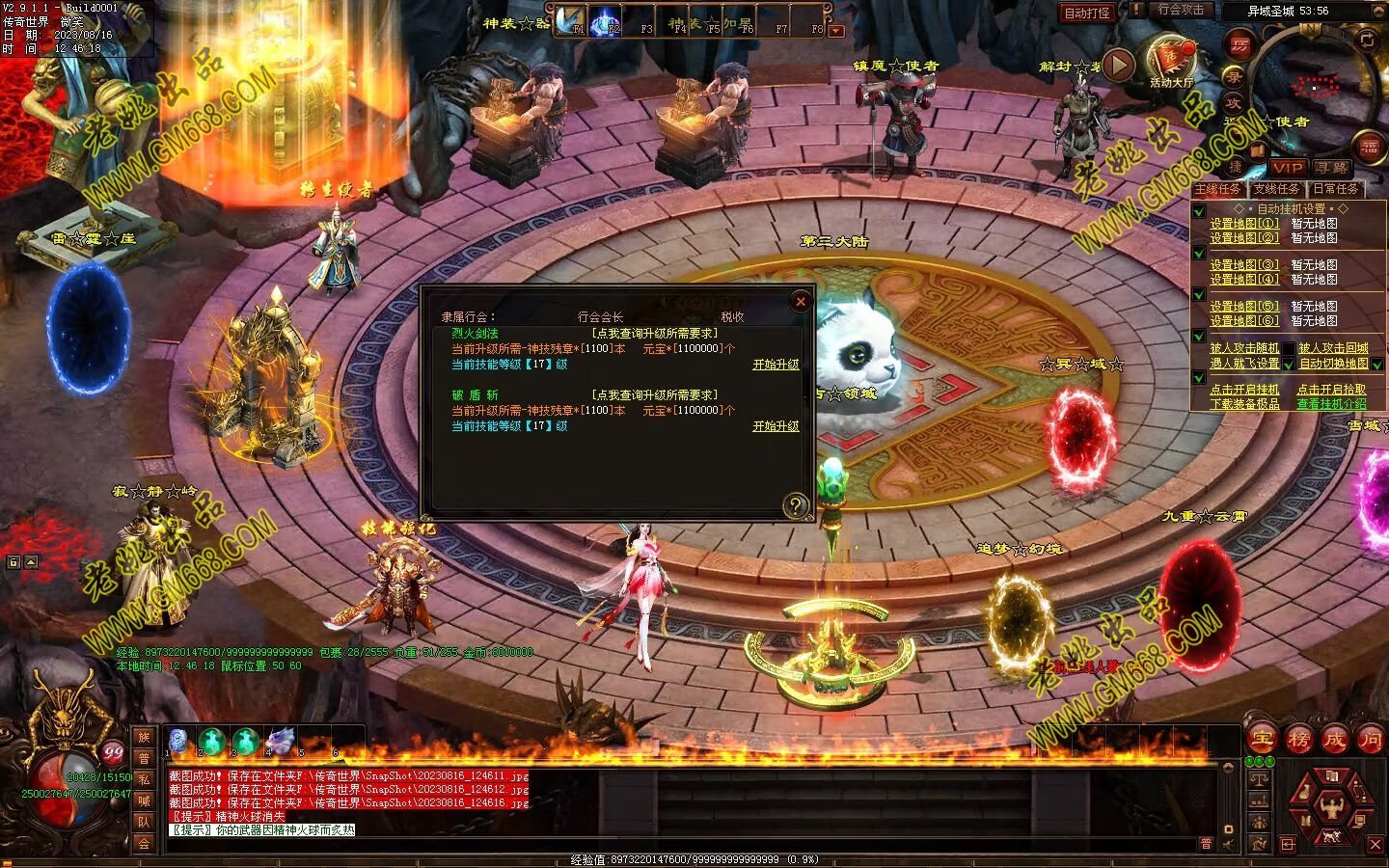Image resolution: width=1389 pixels, height=868 pixels.
Task: Close the skill upgrade dialog
Action: [800, 302]
